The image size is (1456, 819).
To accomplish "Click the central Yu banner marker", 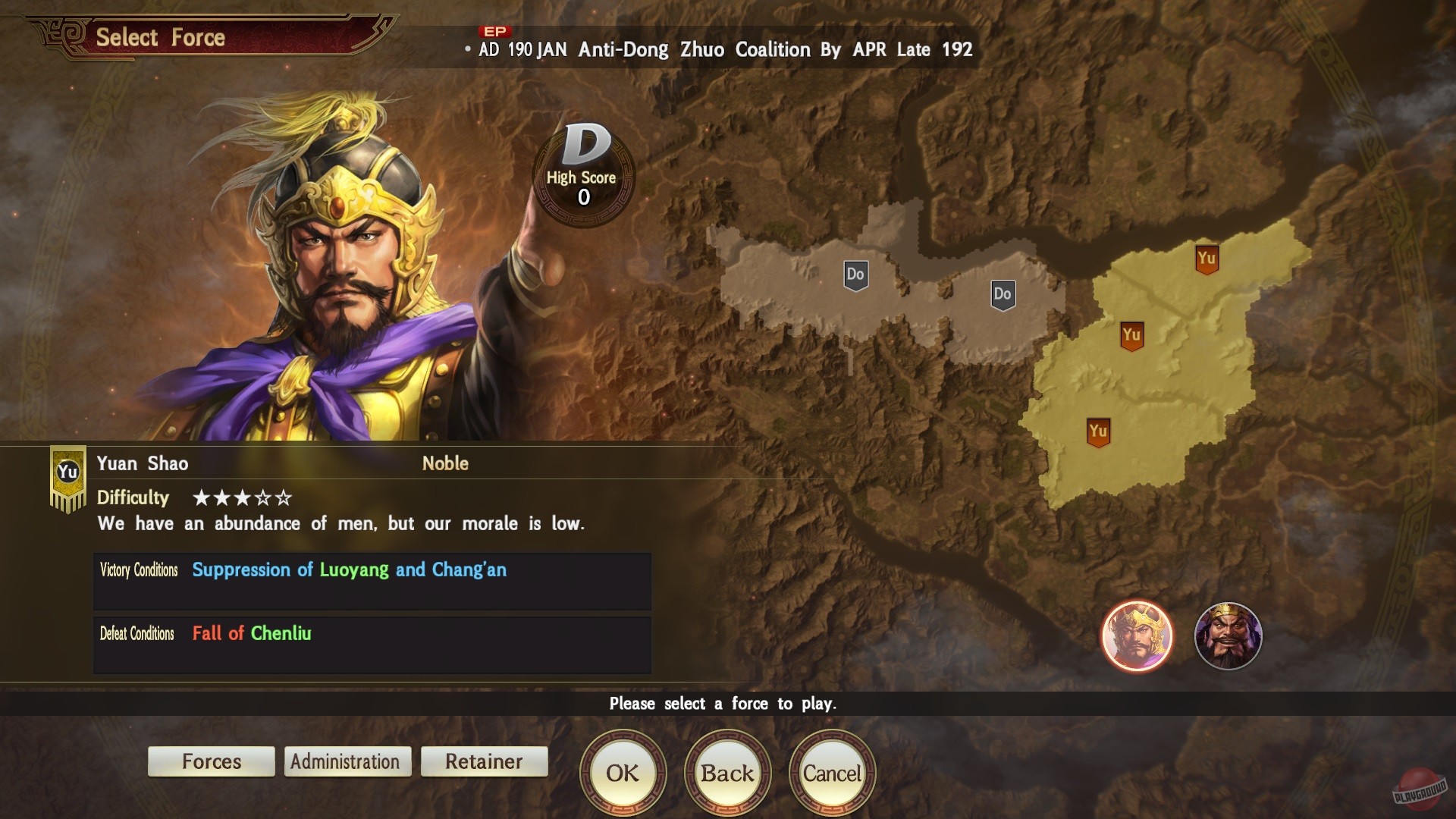I will tap(1131, 334).
